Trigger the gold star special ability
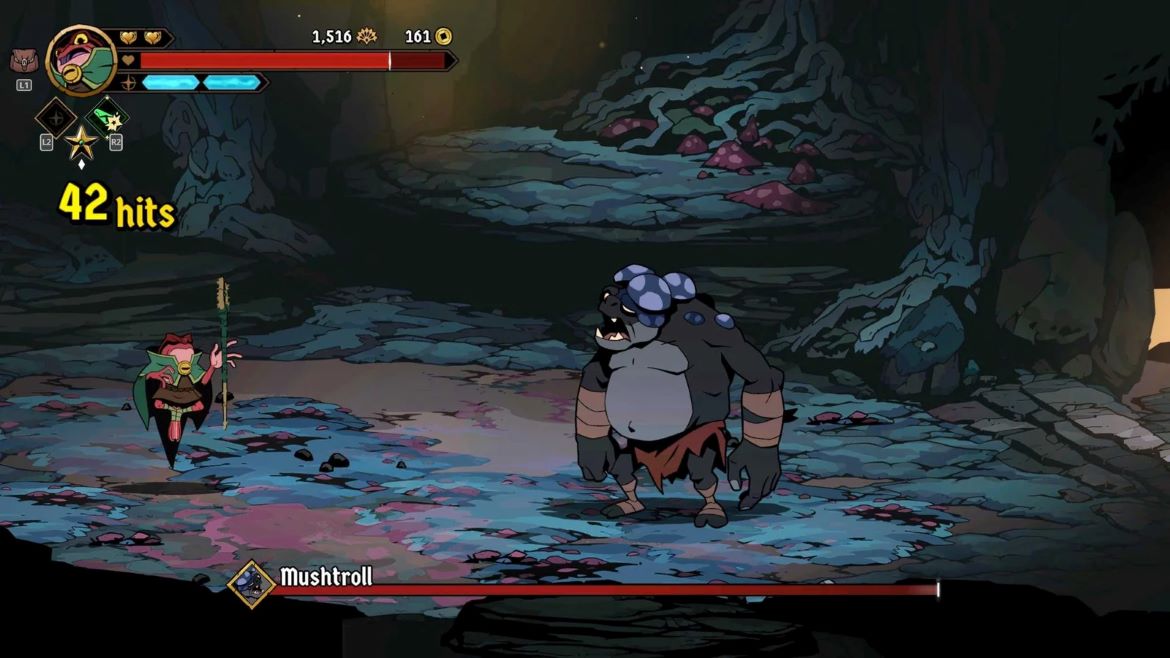The height and width of the screenshot is (658, 1170). [x=81, y=142]
